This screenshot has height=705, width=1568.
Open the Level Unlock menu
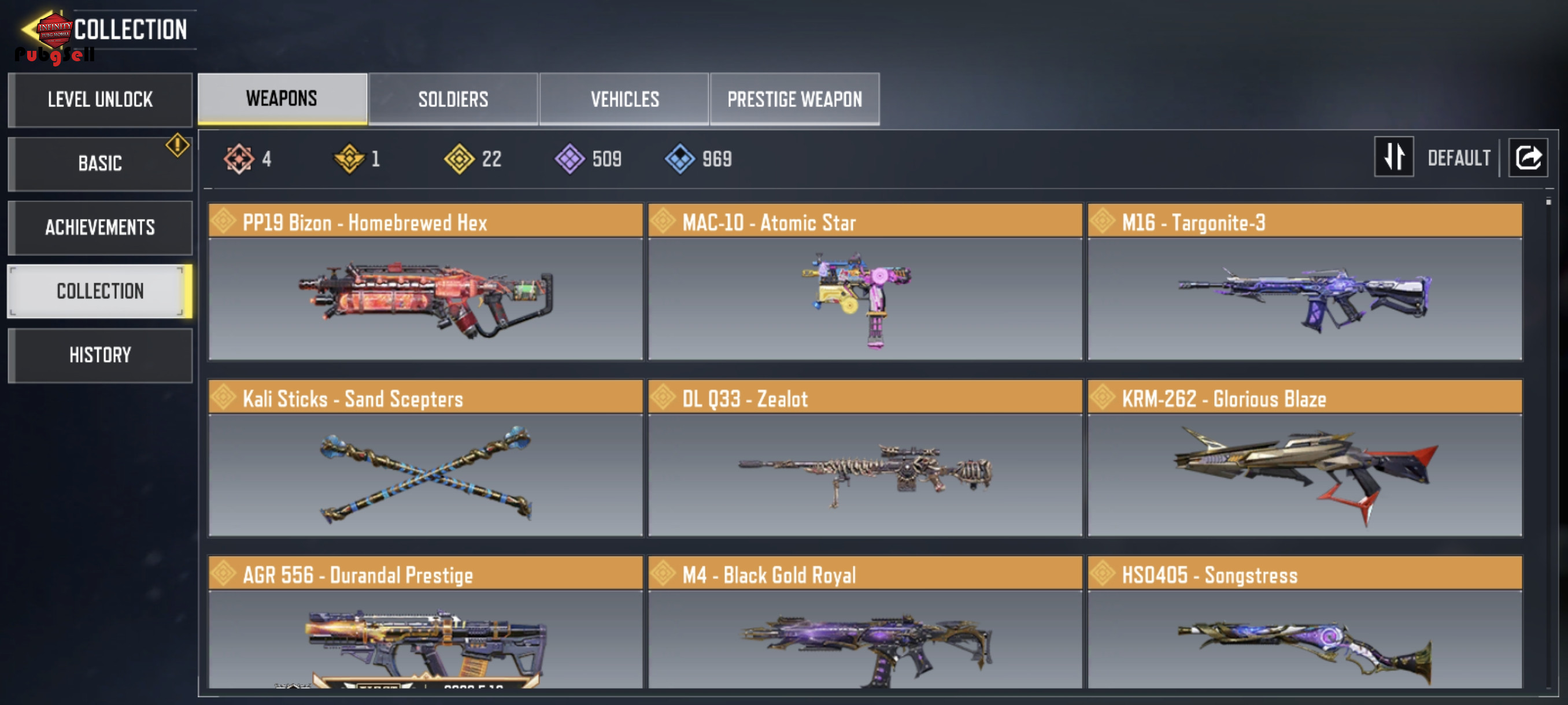[101, 100]
